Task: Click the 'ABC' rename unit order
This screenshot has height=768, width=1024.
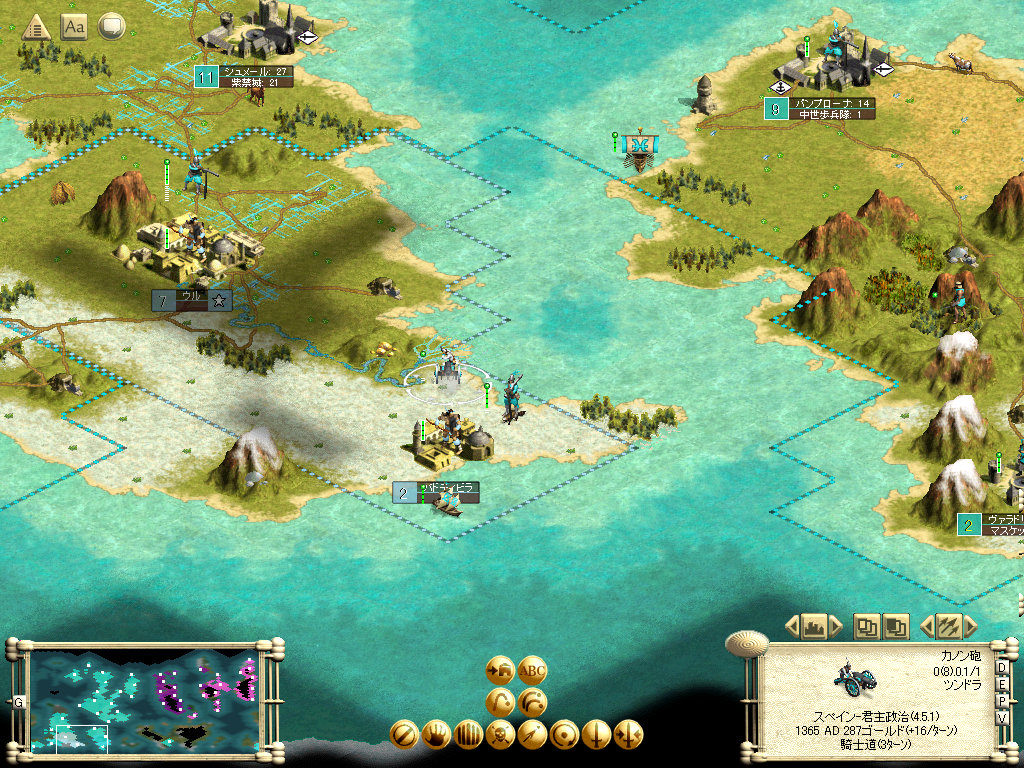Action: pos(533,670)
